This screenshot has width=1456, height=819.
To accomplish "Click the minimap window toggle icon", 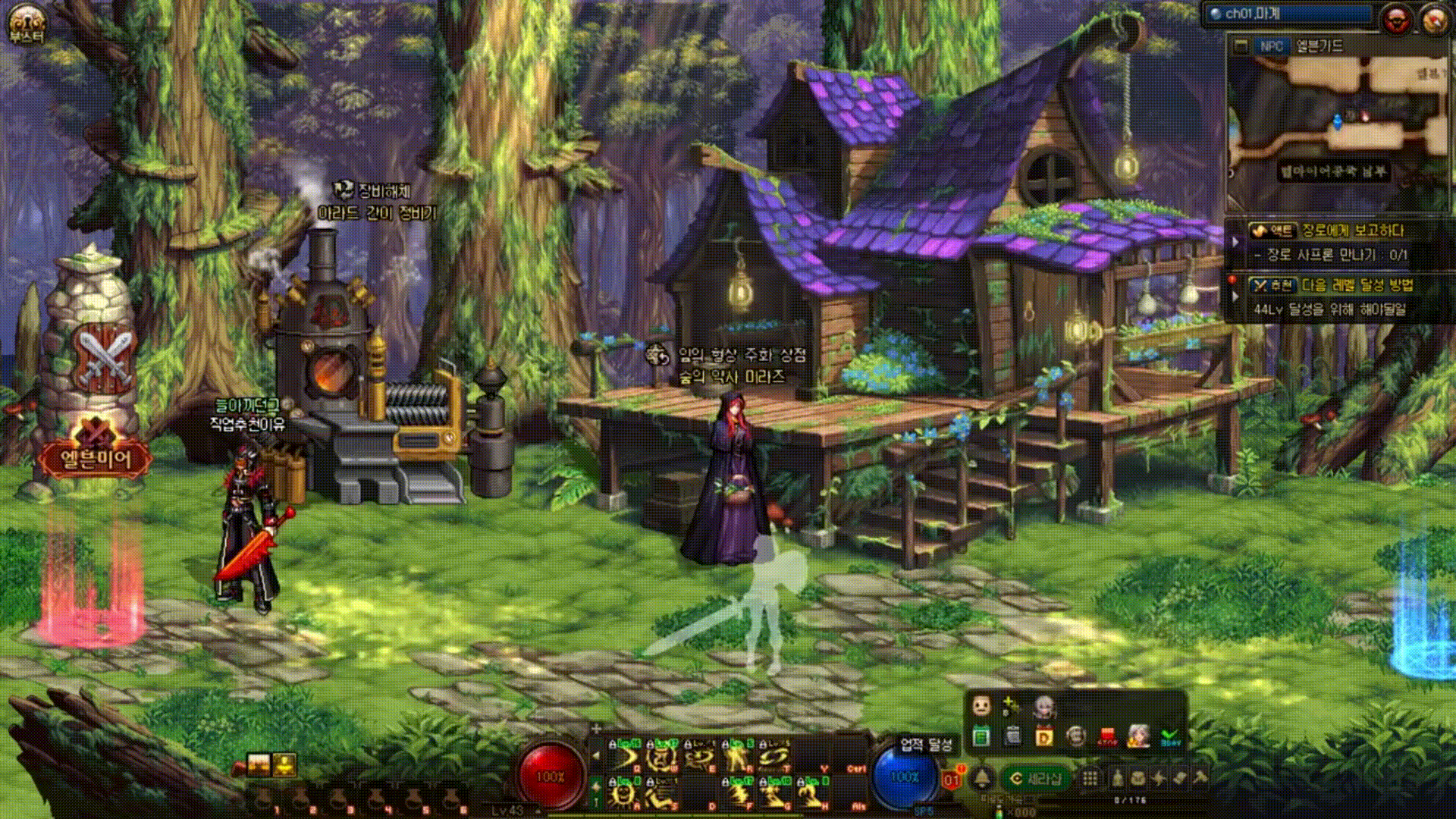I will click(x=1241, y=46).
